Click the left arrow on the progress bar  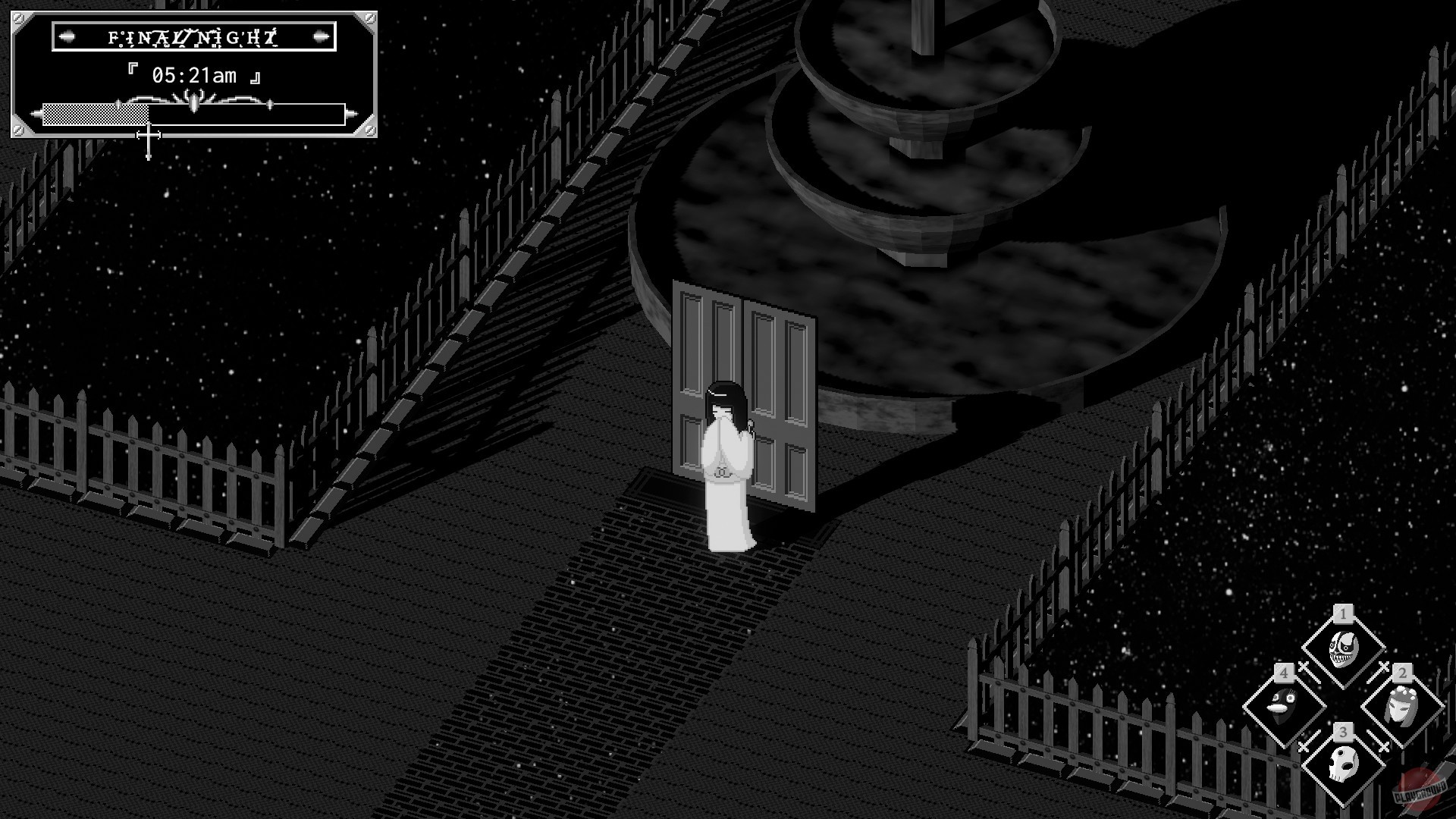(36, 114)
